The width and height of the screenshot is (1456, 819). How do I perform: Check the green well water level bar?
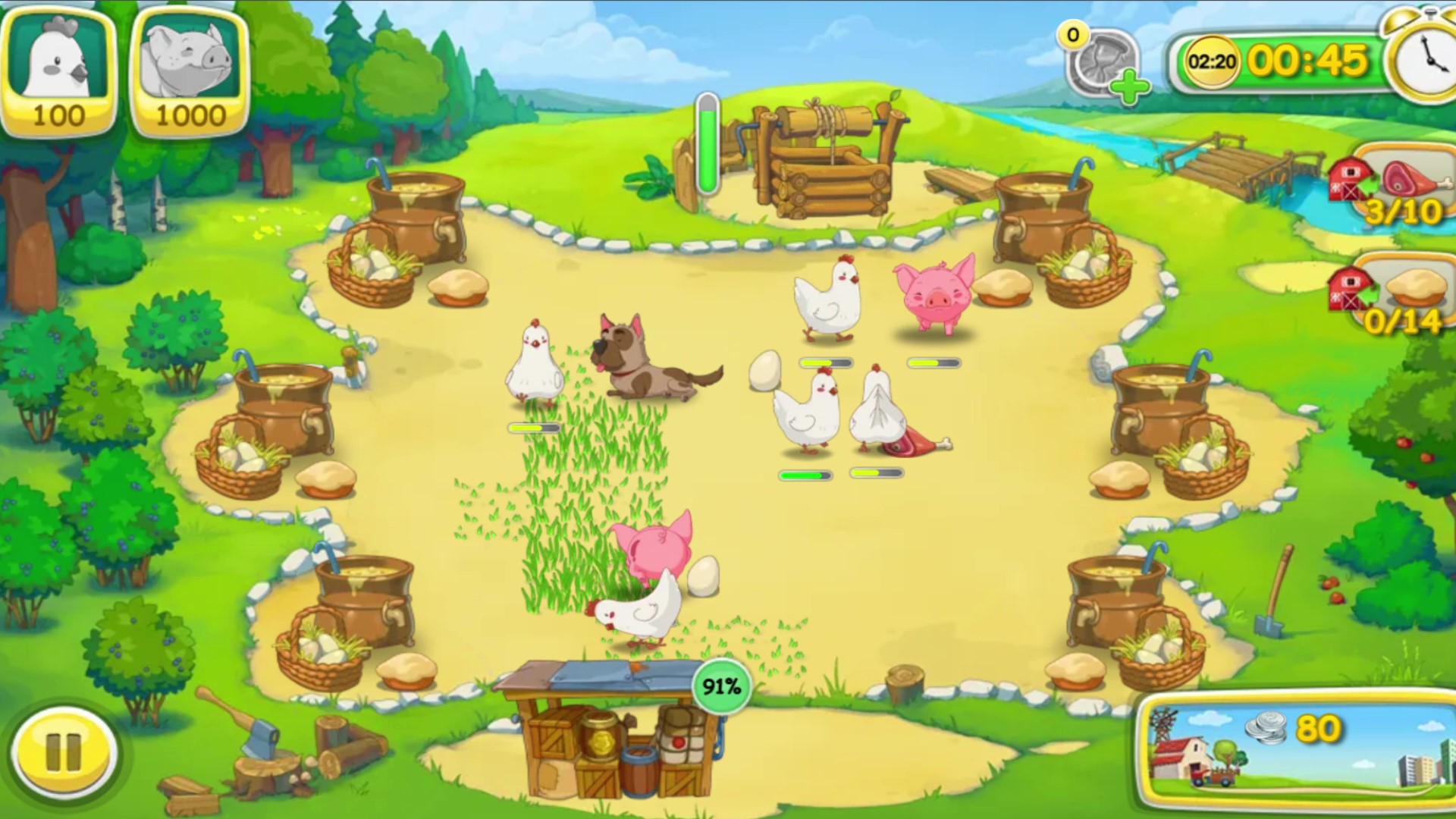[707, 144]
